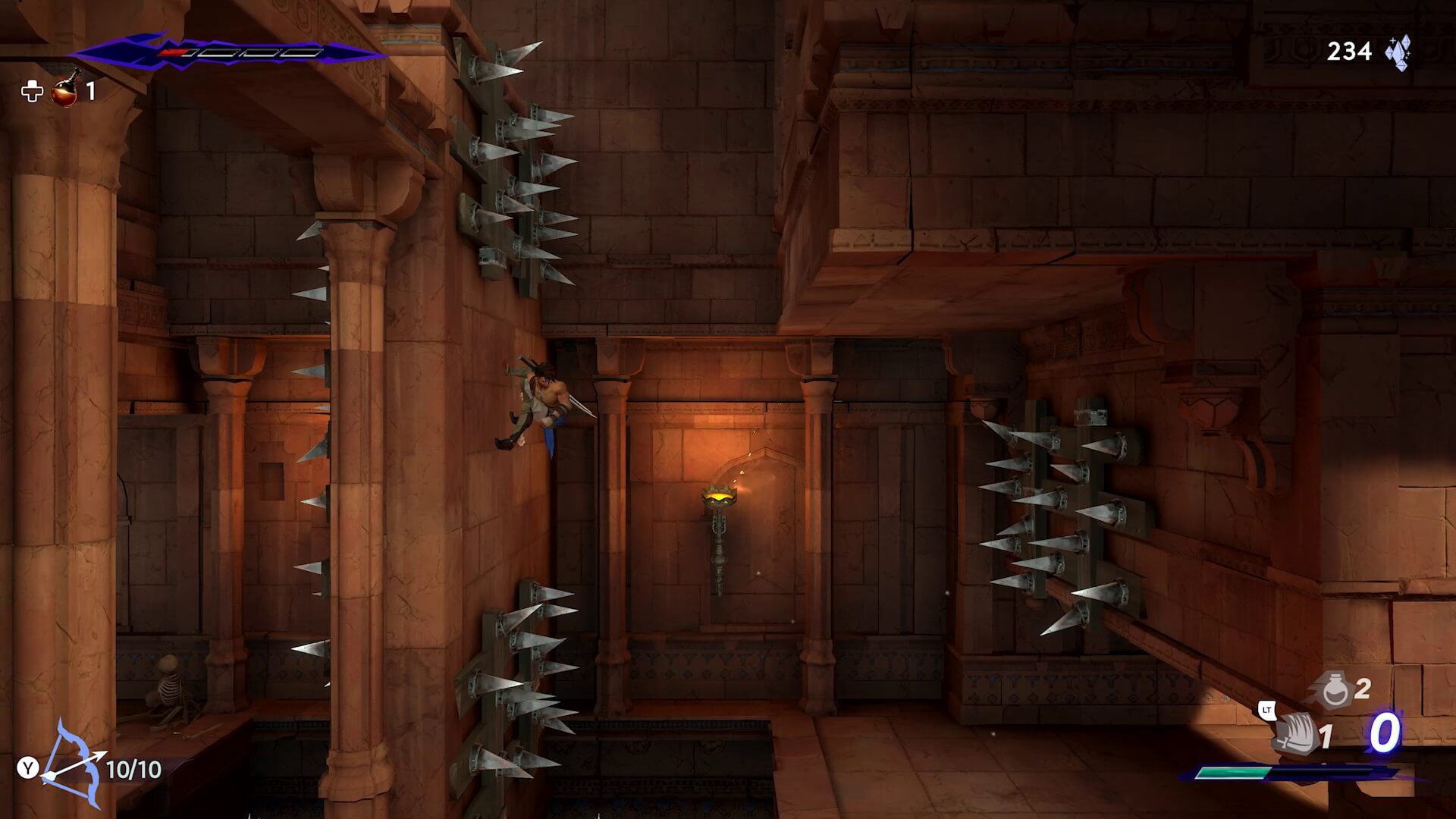Click the time crystals currency icon
The width and height of the screenshot is (1456, 819).
tap(1398, 52)
